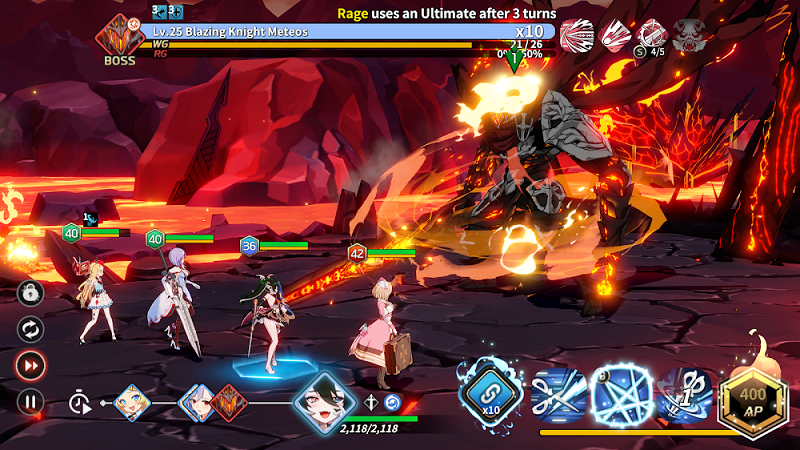Inspect the boss skill icon showing 4/5

click(x=652, y=35)
